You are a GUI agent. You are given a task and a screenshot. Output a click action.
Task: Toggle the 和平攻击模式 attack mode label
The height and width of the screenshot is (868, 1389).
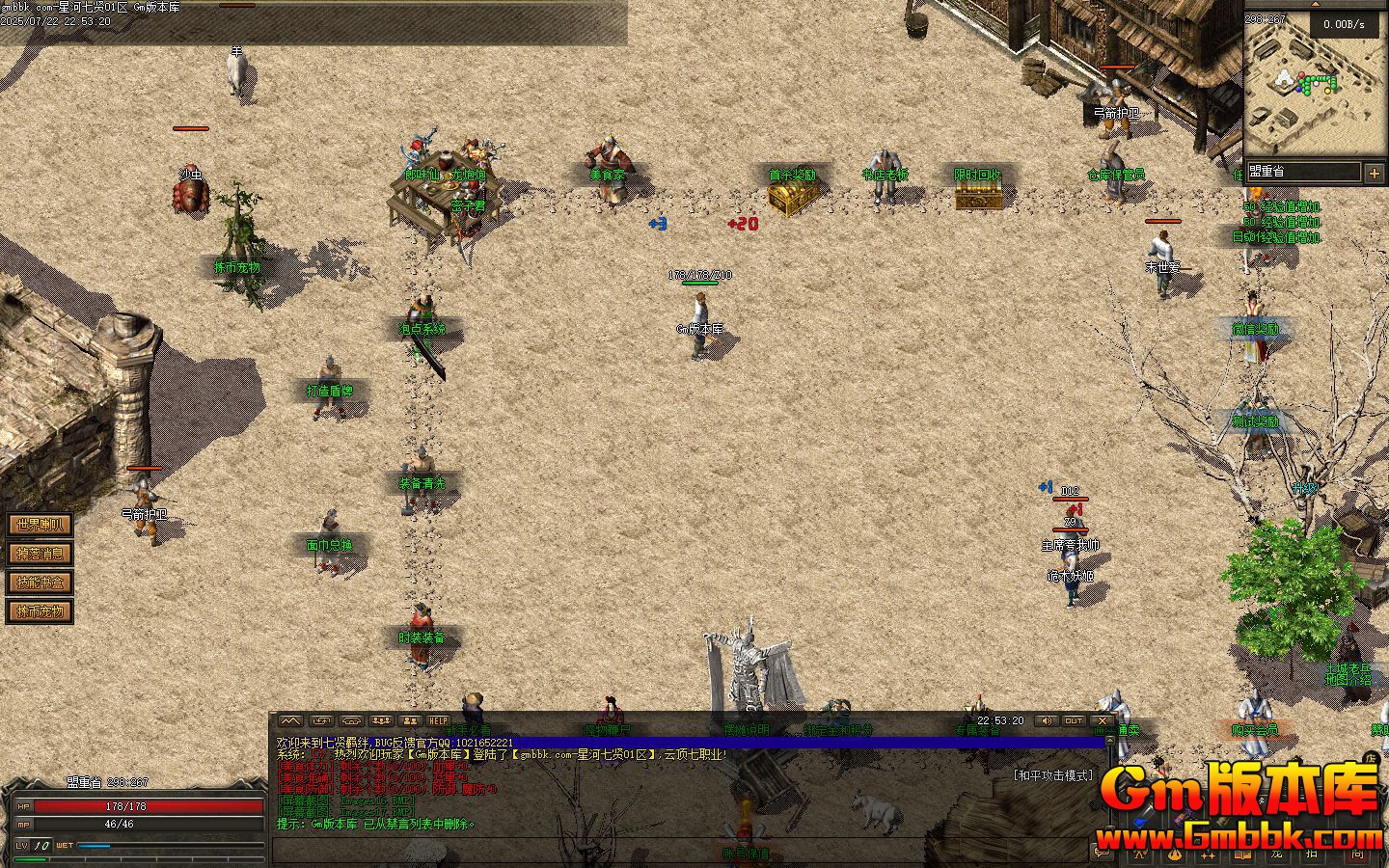[1052, 774]
